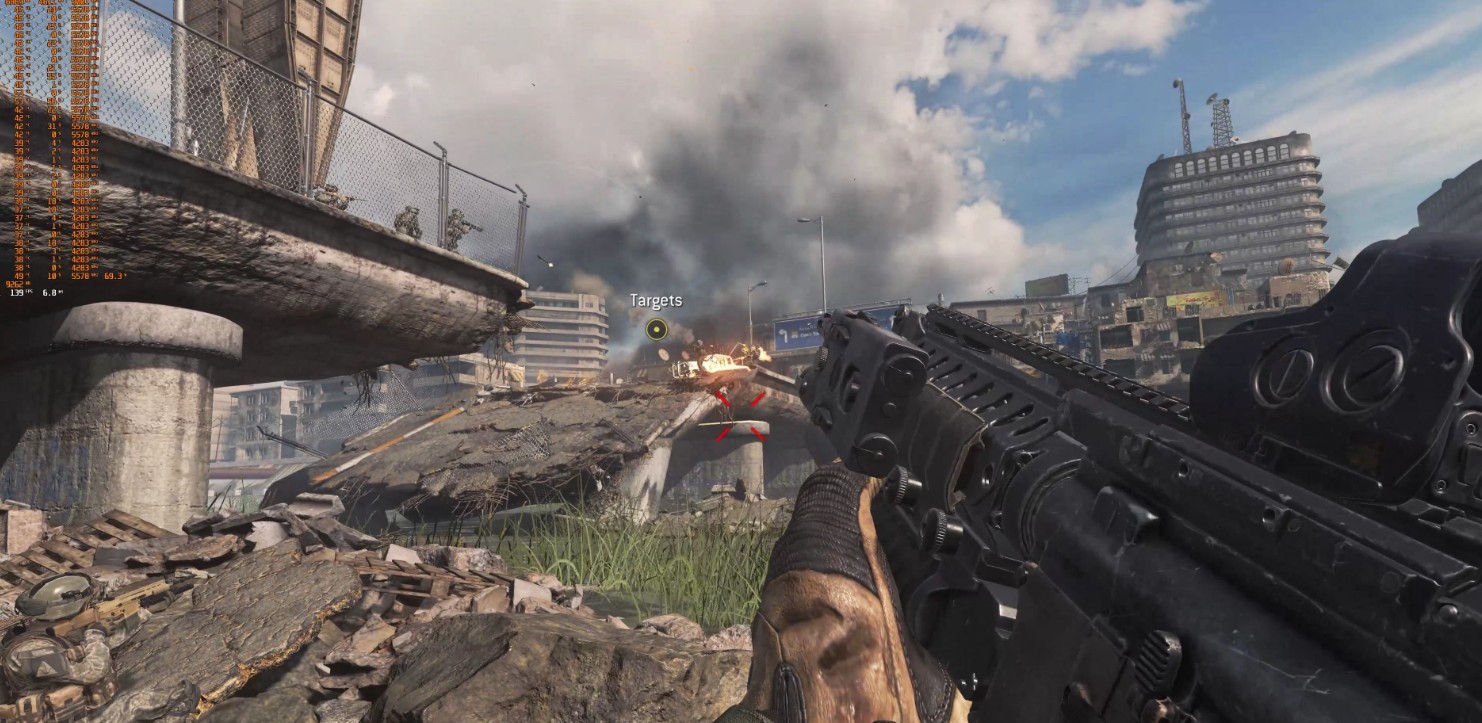
Task: Click the yellow Targets objective marker
Action: [656, 329]
